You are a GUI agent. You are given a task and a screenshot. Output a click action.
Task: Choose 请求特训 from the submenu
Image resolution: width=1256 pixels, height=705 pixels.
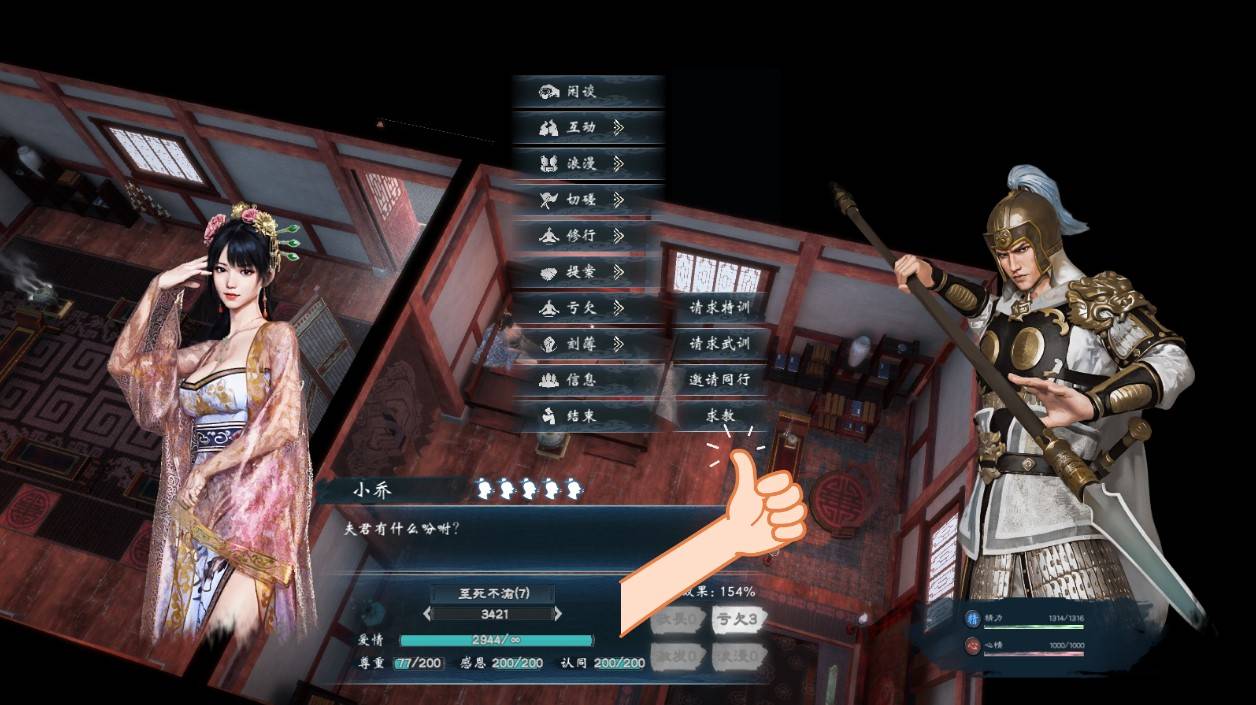pyautogui.click(x=720, y=307)
